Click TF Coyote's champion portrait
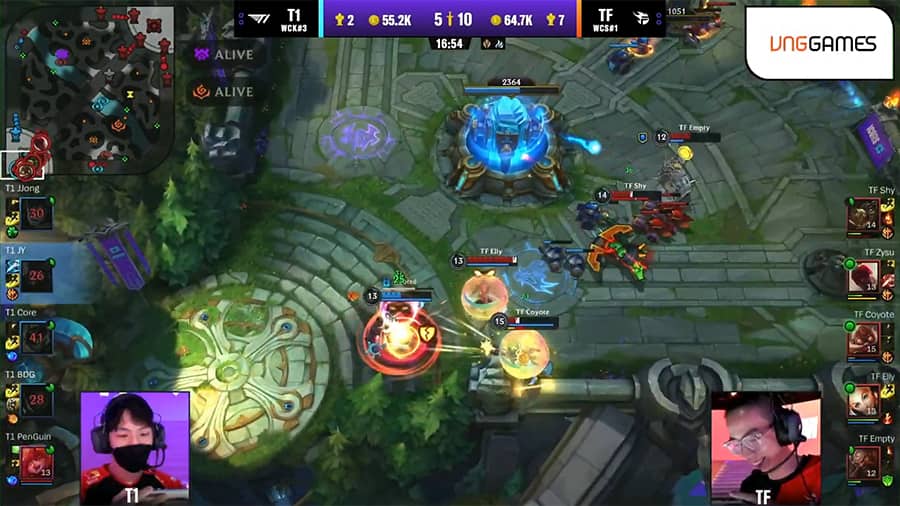 pyautogui.click(x=862, y=338)
